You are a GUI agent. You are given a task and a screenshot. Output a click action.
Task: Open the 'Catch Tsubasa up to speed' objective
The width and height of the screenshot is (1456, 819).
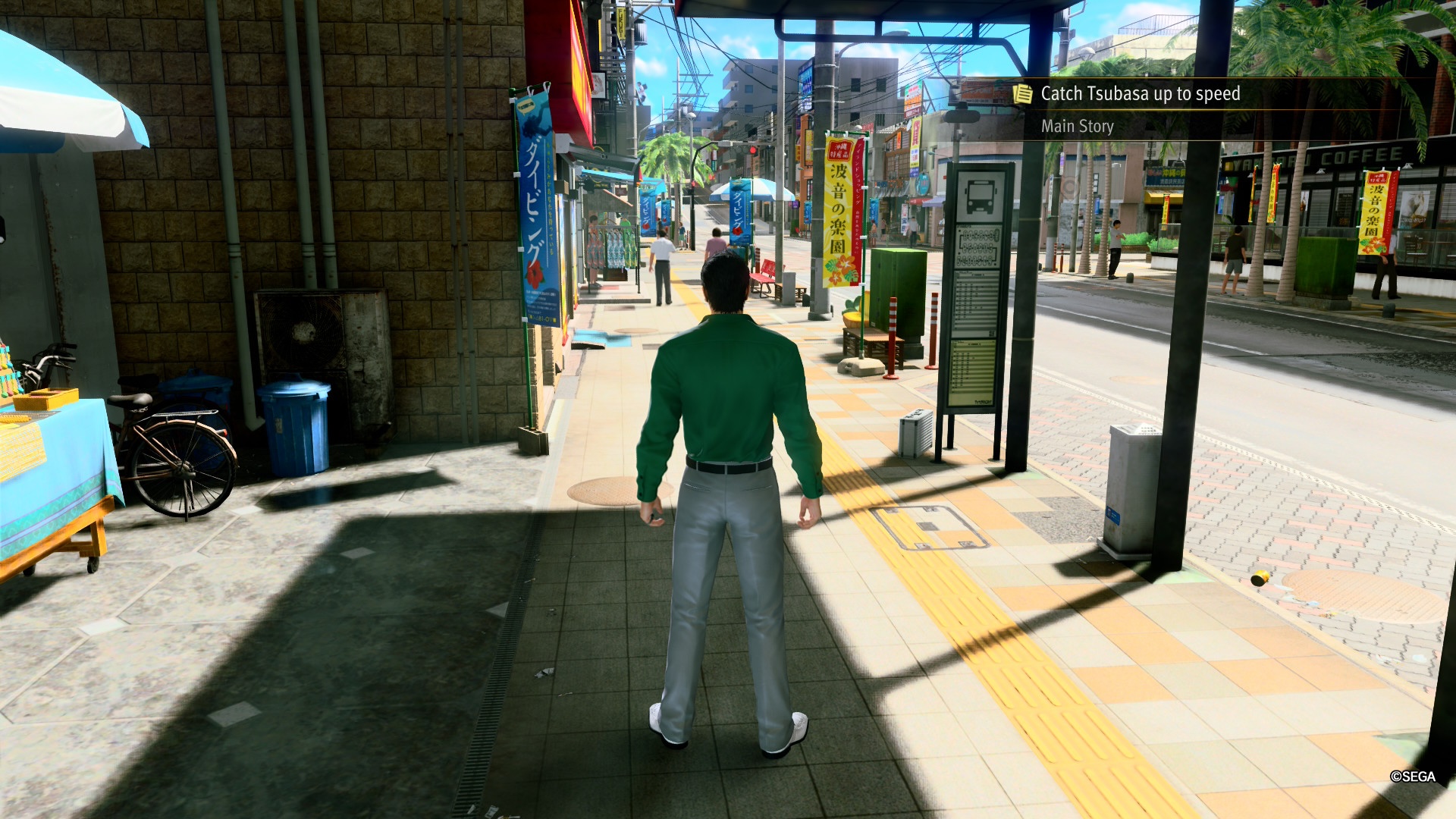1140,94
